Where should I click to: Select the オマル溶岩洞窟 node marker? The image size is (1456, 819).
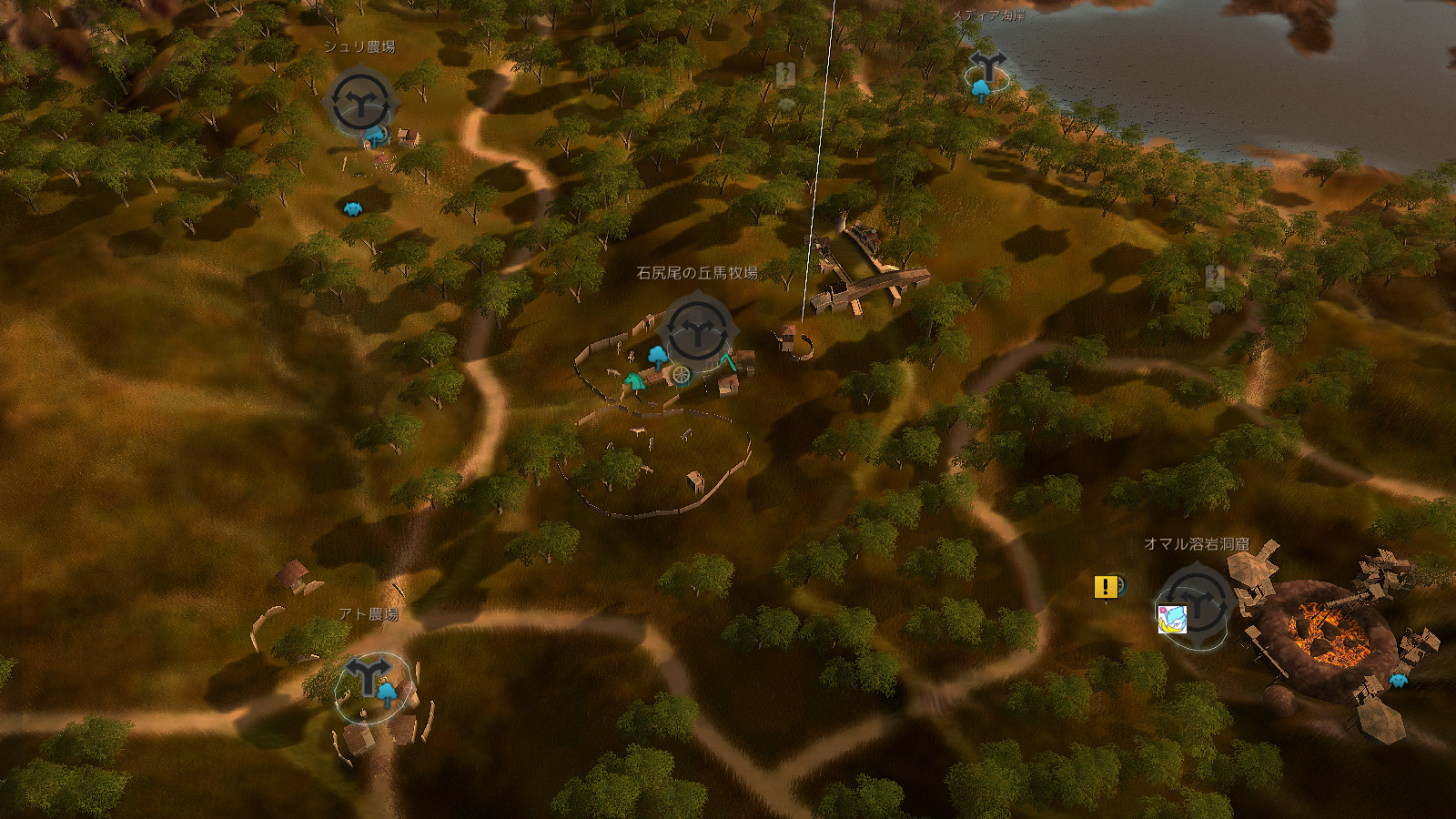1198,602
